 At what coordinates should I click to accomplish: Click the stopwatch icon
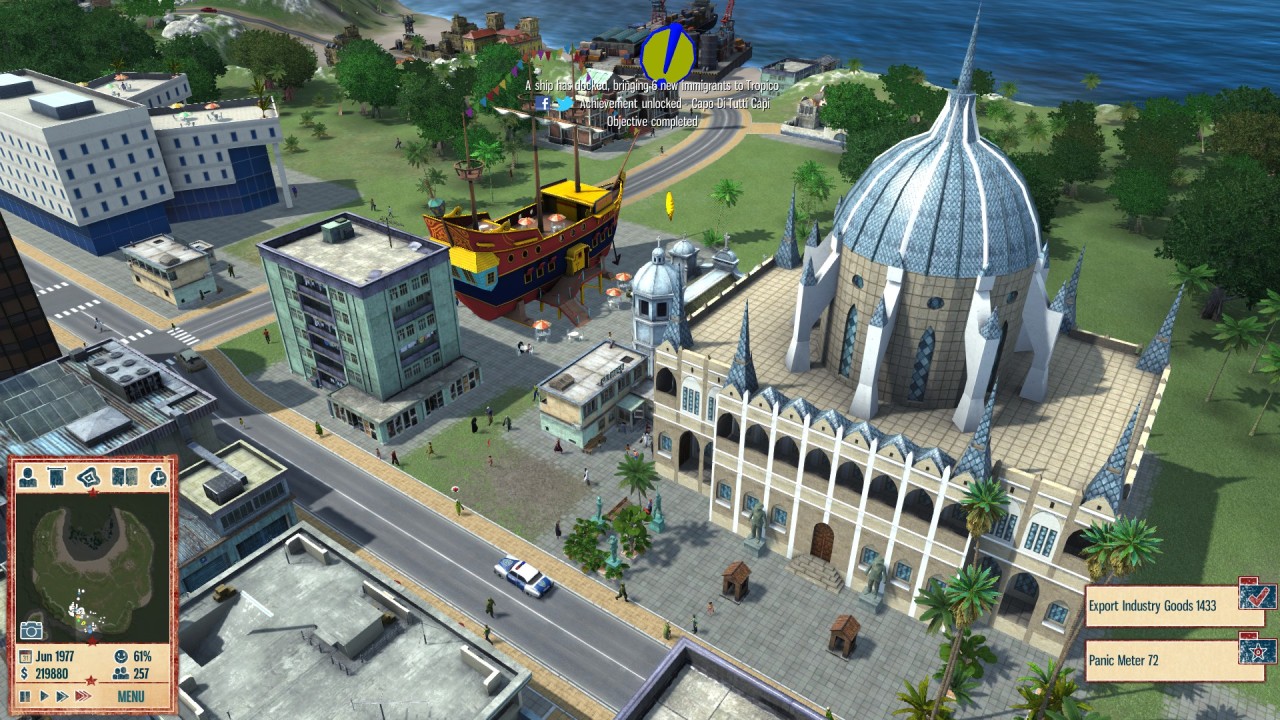point(158,478)
